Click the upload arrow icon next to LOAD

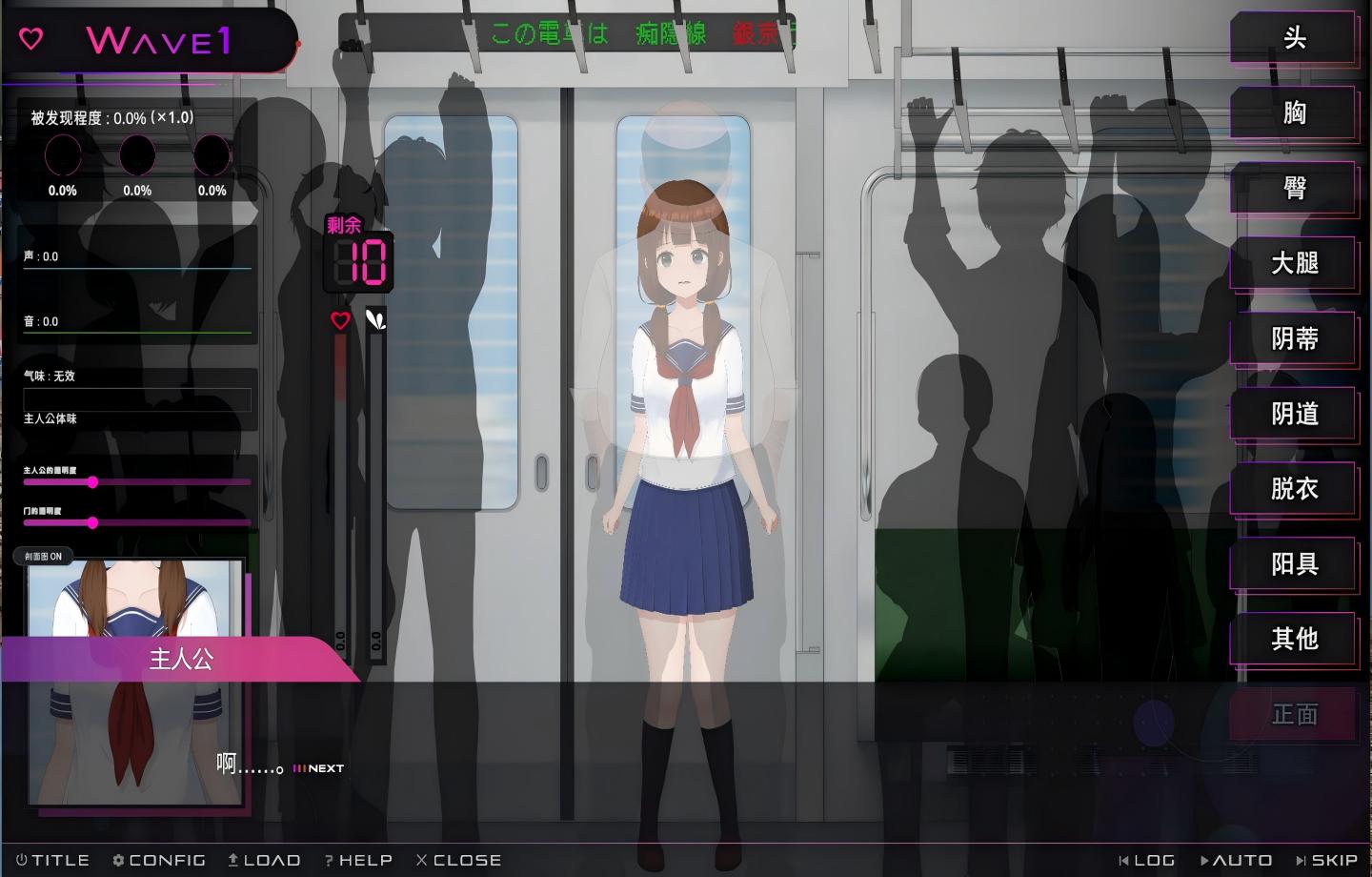(232, 859)
